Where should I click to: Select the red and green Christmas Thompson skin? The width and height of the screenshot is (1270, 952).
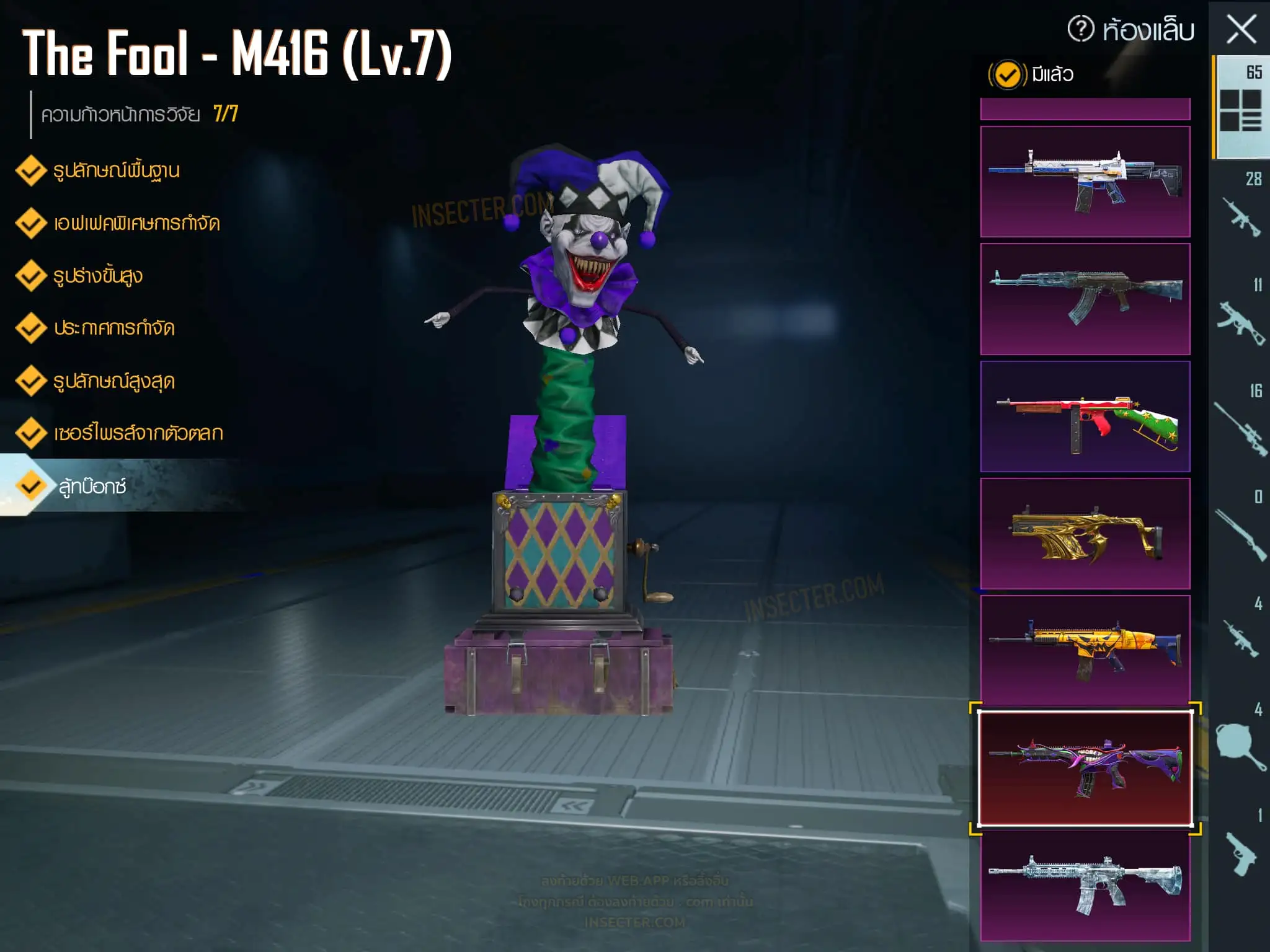pos(1085,416)
